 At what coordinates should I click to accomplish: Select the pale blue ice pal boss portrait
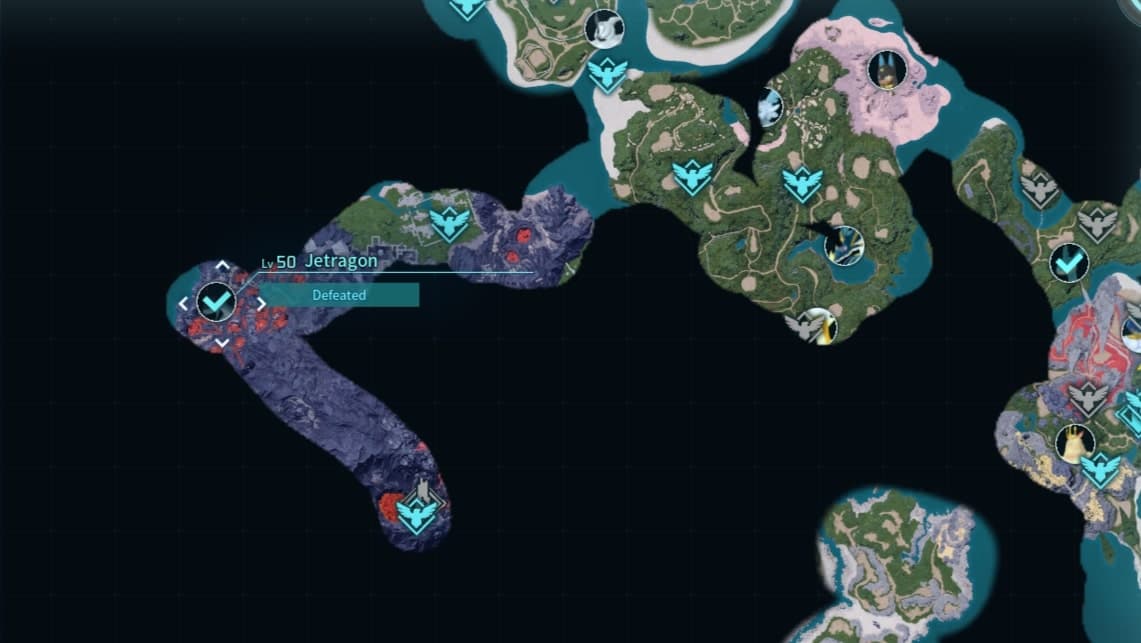coord(769,107)
